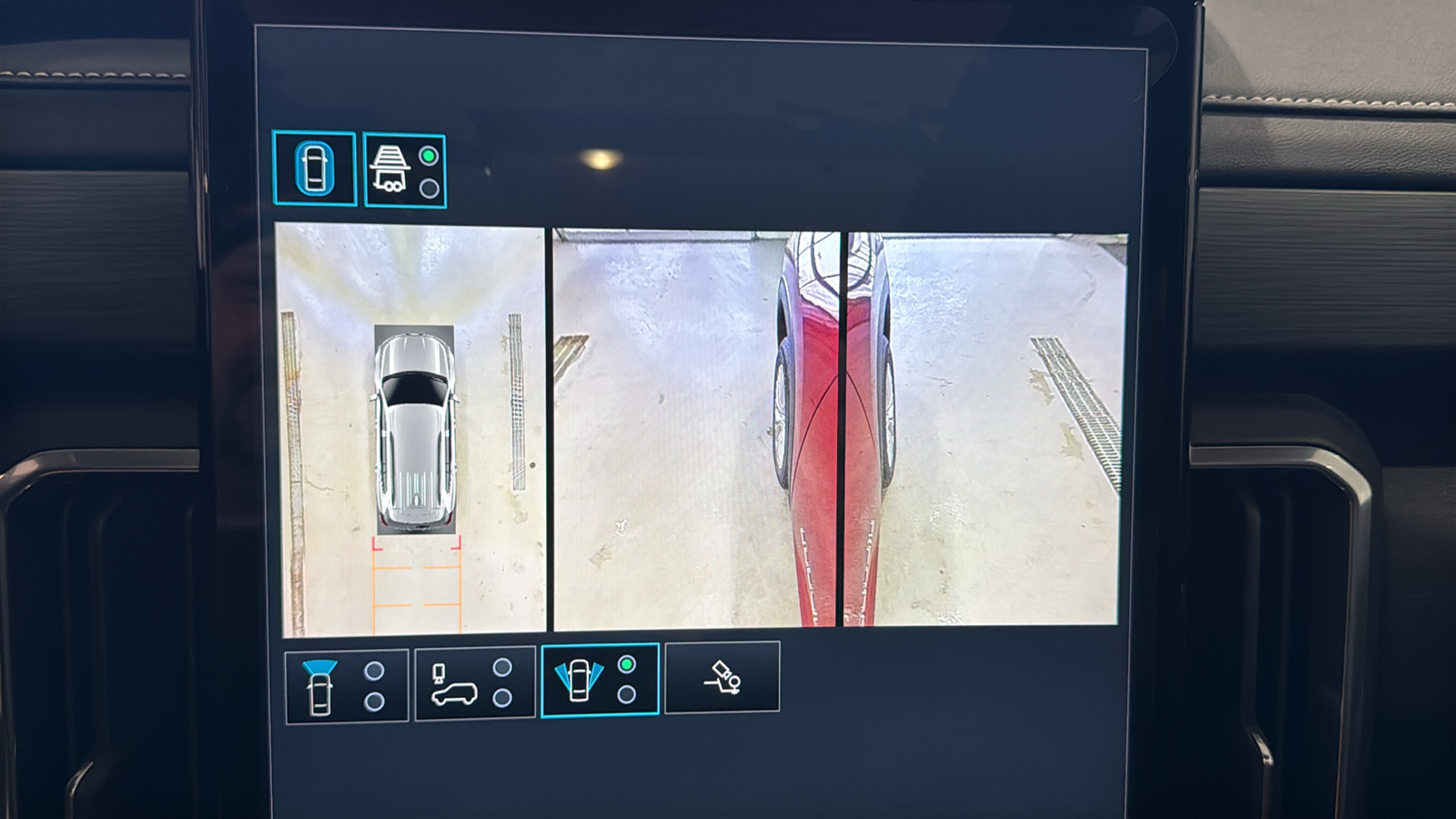Activate the camera guideline icon button
This screenshot has height=819, width=1456.
pos(722,677)
